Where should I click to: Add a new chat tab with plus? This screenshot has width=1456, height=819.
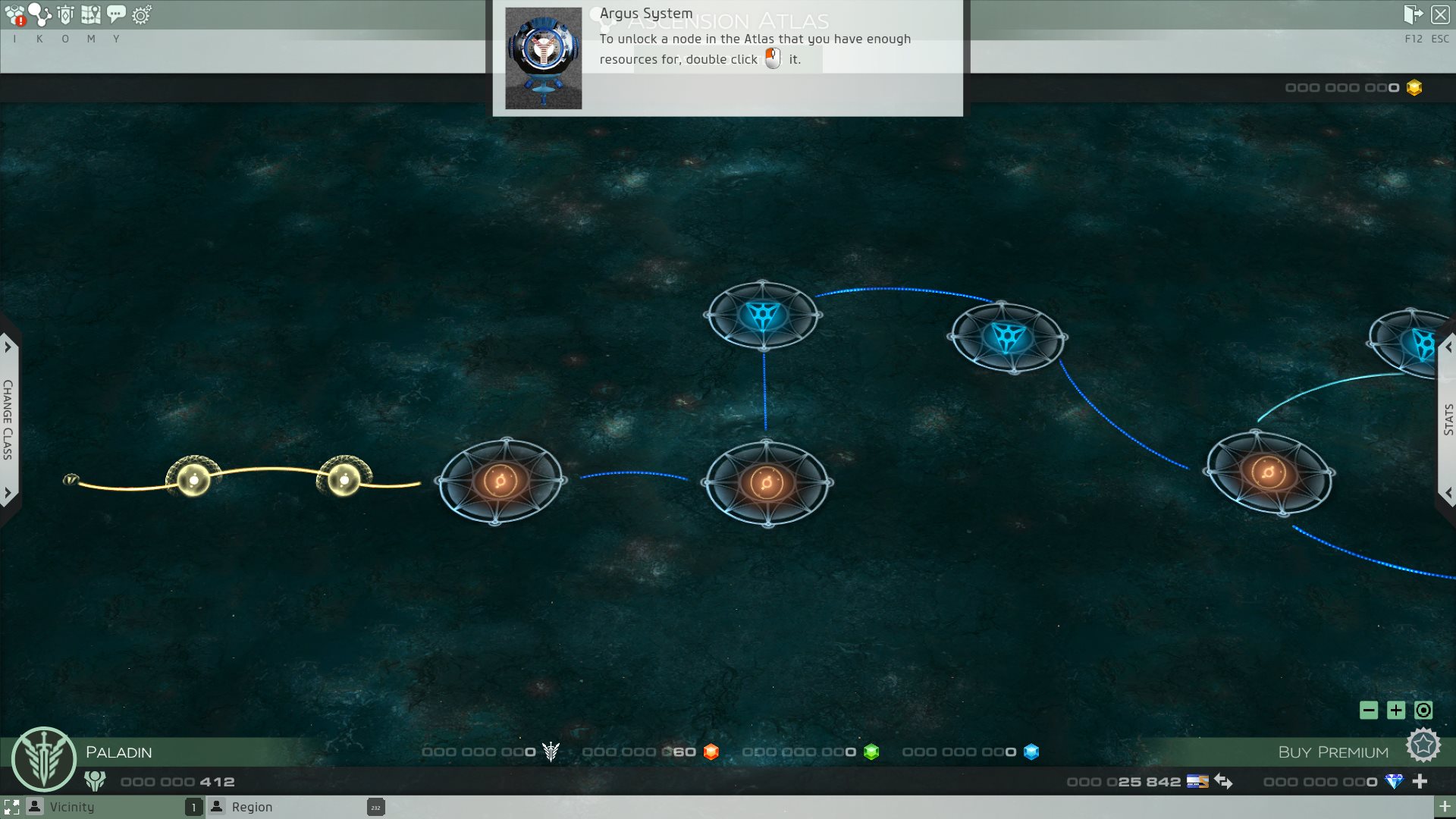click(1445, 807)
